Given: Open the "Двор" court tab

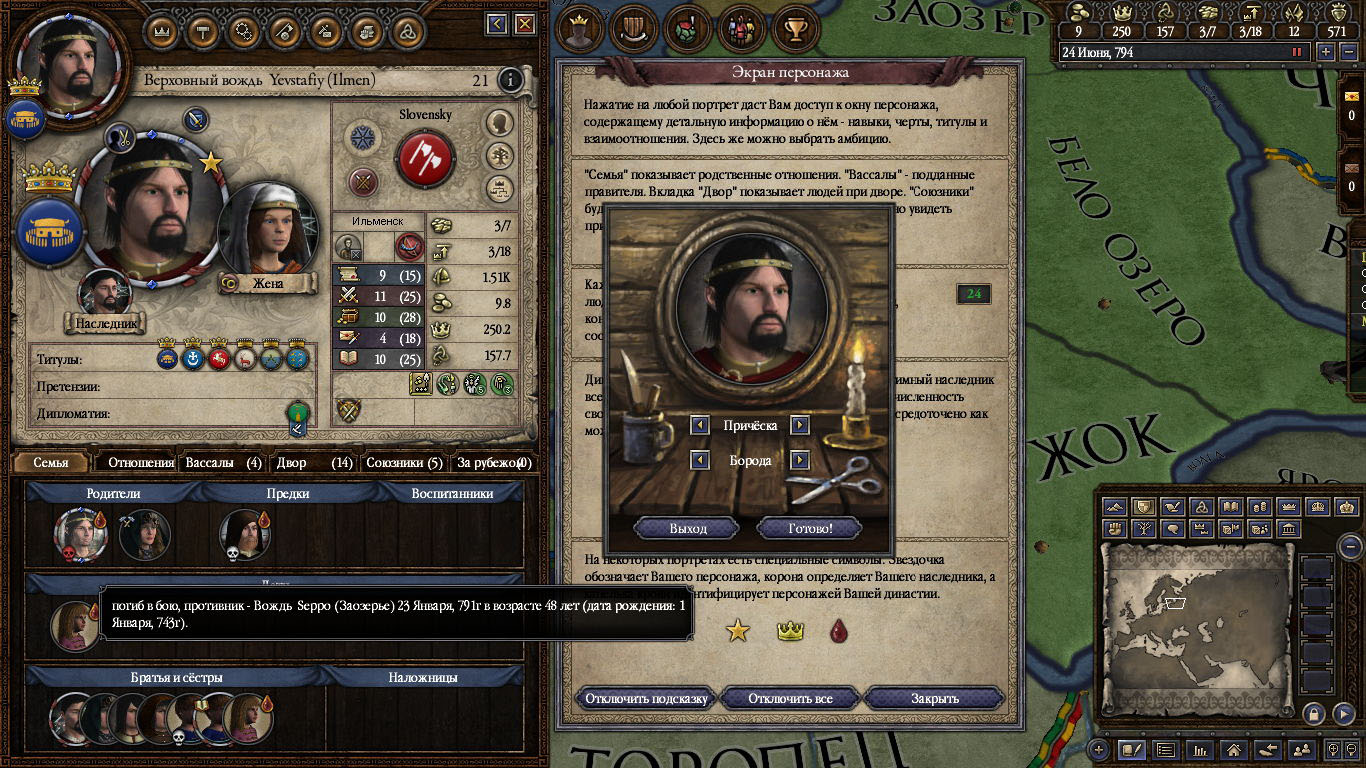Looking at the screenshot, I should (314, 463).
